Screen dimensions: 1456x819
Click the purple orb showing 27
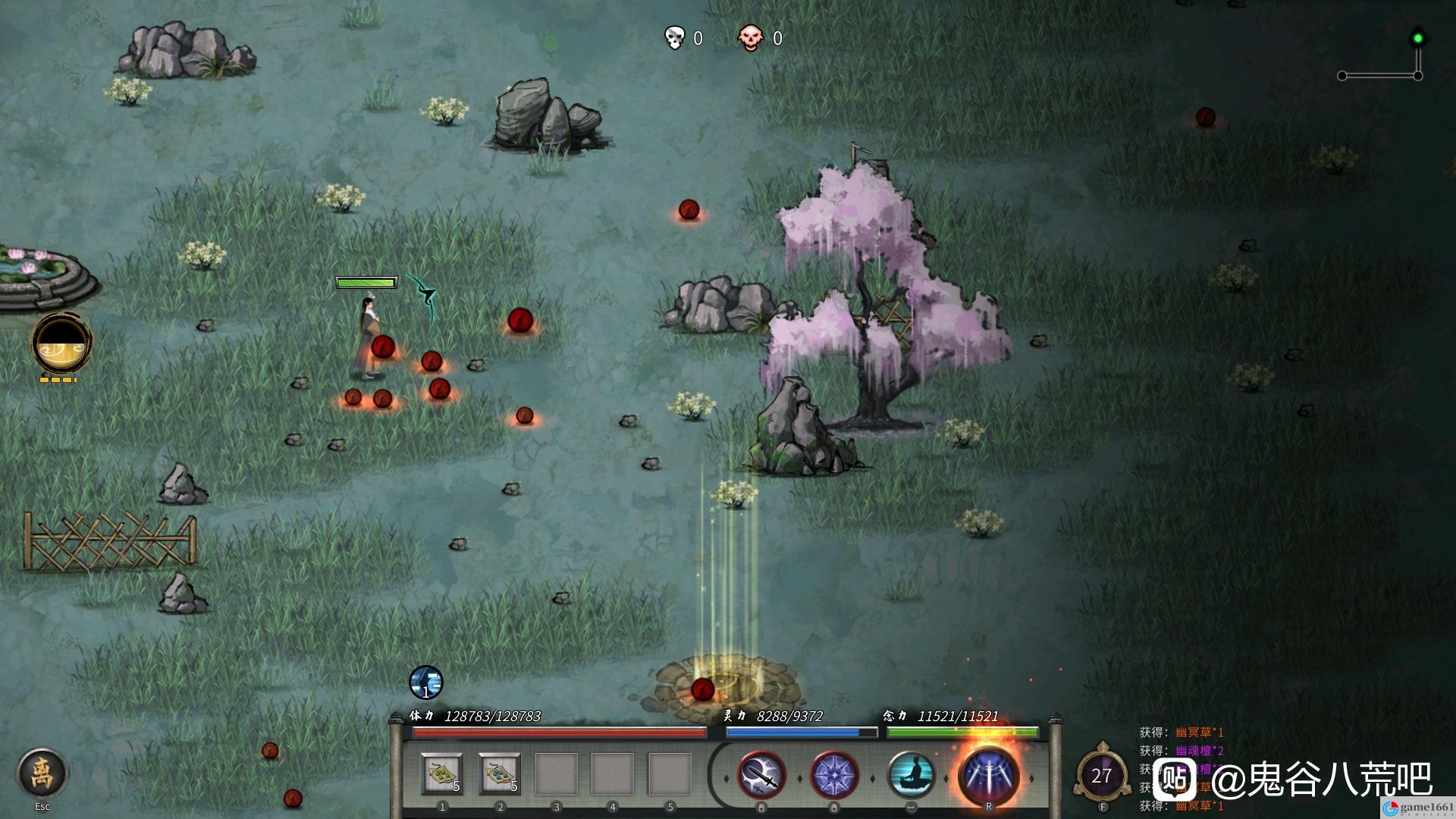1101,776
